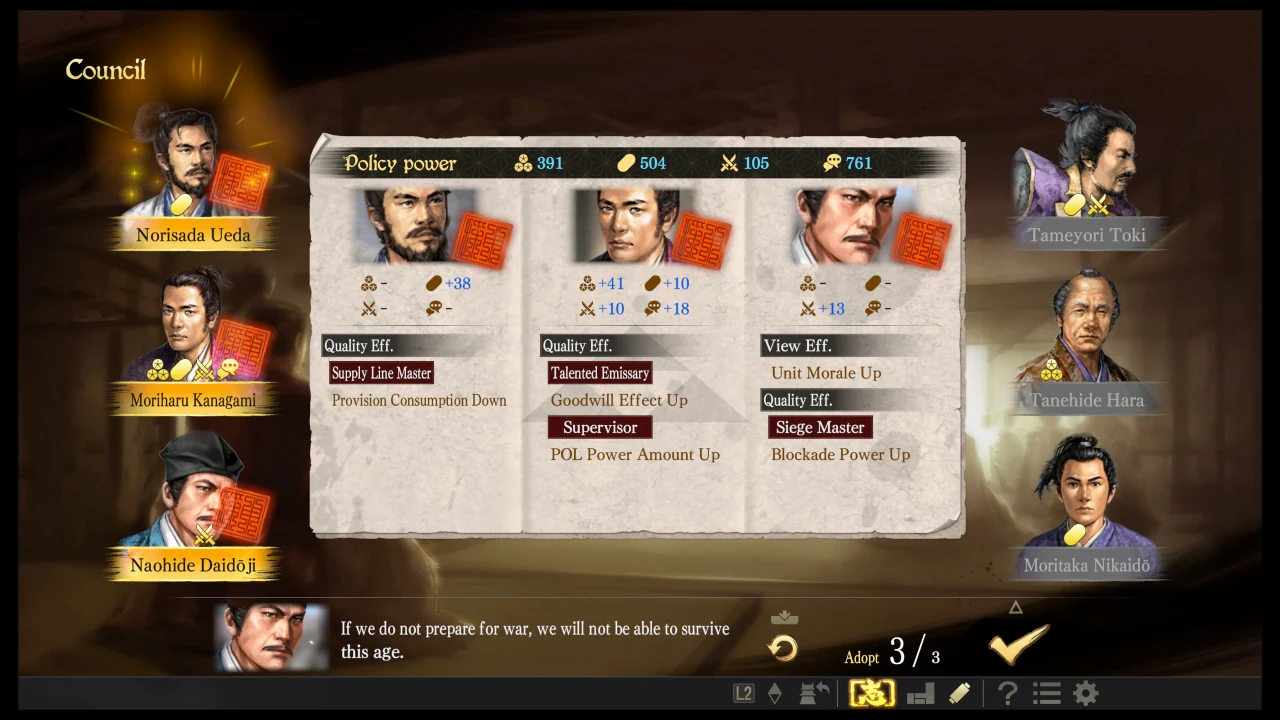This screenshot has height=720, width=1280.
Task: Click the triangle above the checkmark
Action: (x=1015, y=607)
